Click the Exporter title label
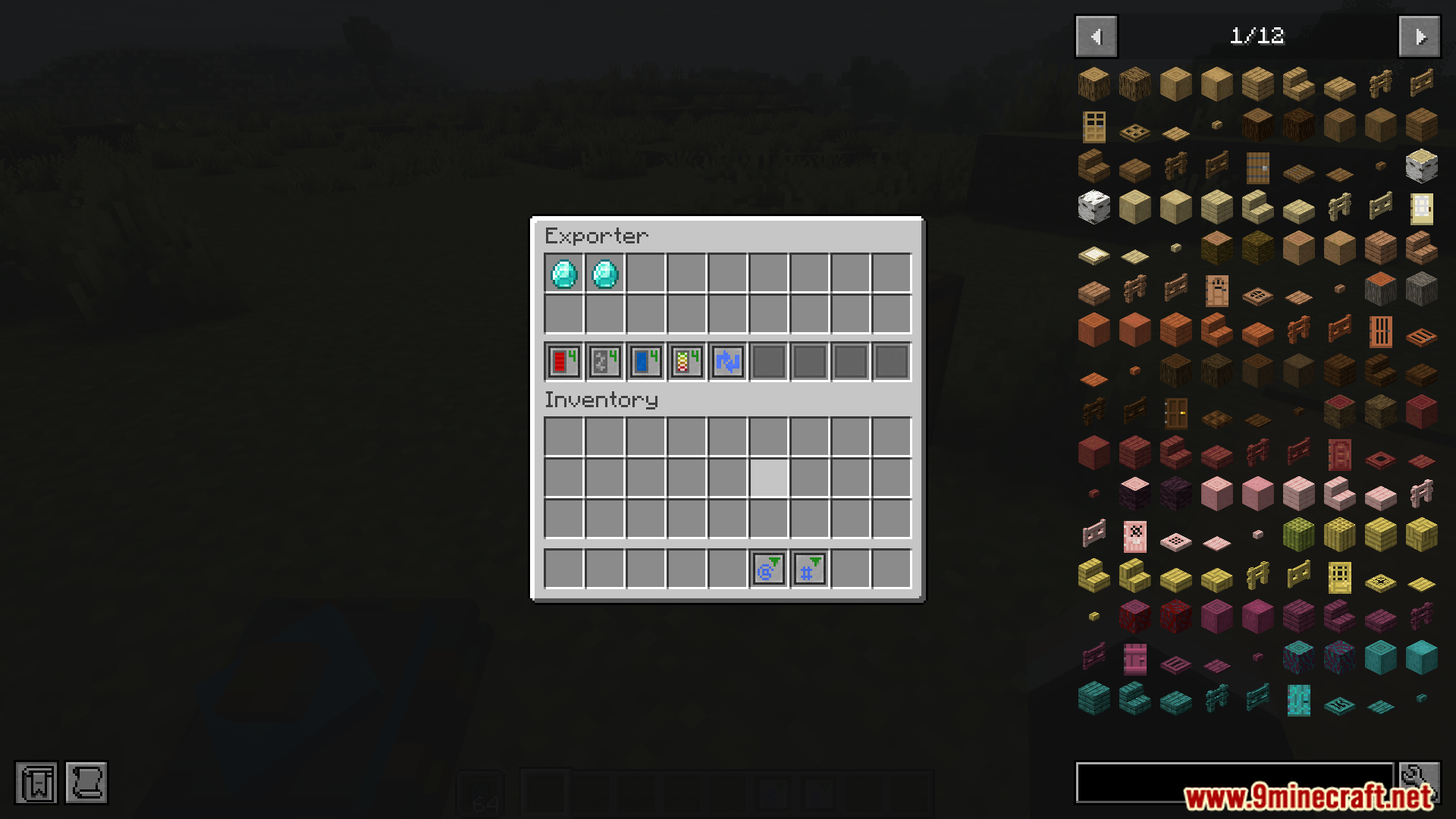 click(x=597, y=236)
